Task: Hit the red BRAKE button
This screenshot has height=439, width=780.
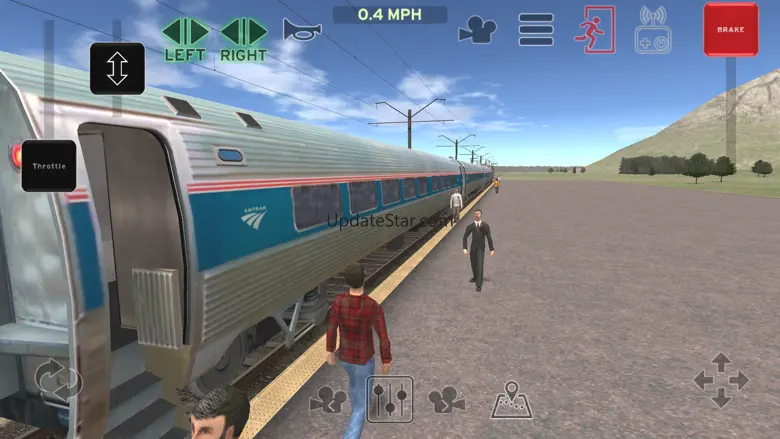Action: coord(731,29)
